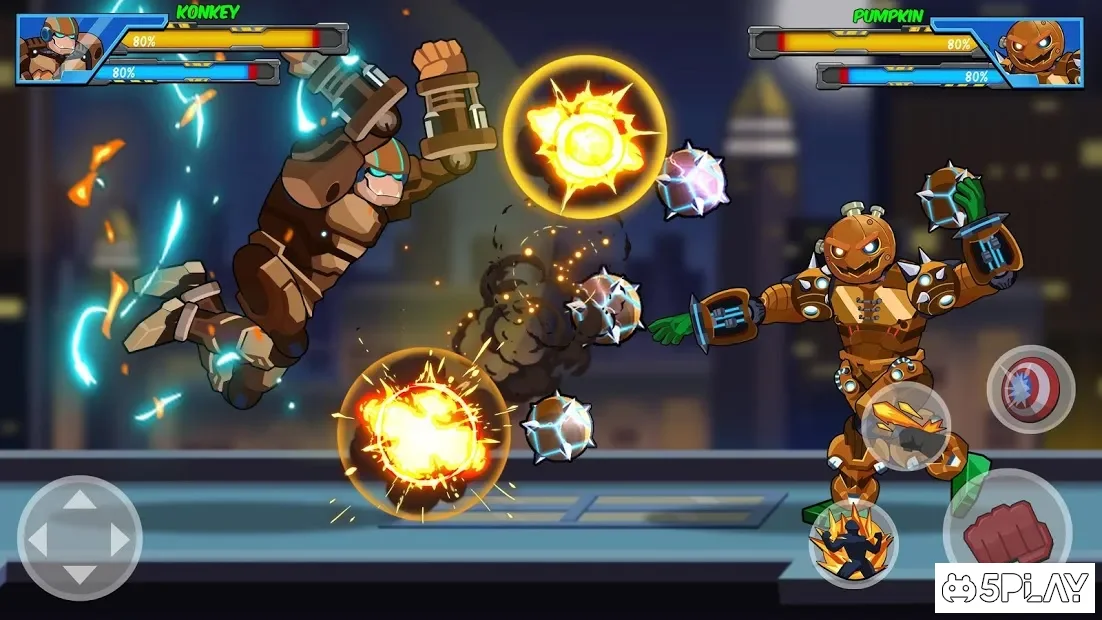Use the flaming punch special attack
Image resolution: width=1102 pixels, height=620 pixels.
click(906, 425)
